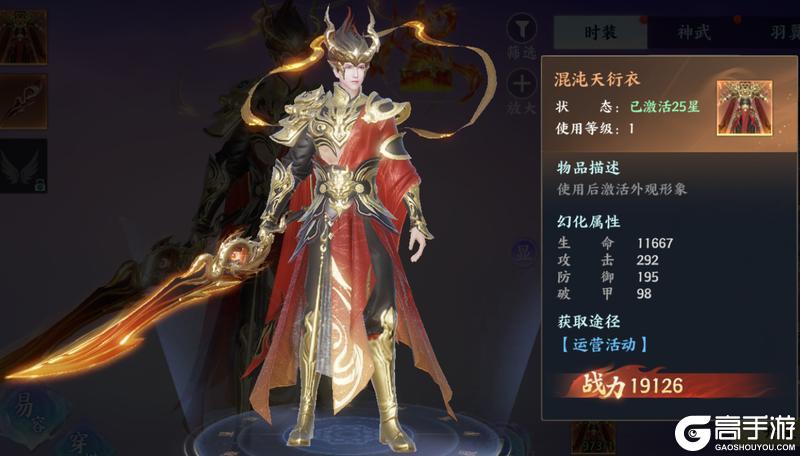Toggle the 显 display button
Viewport: 800px width, 456px height.
[523, 252]
